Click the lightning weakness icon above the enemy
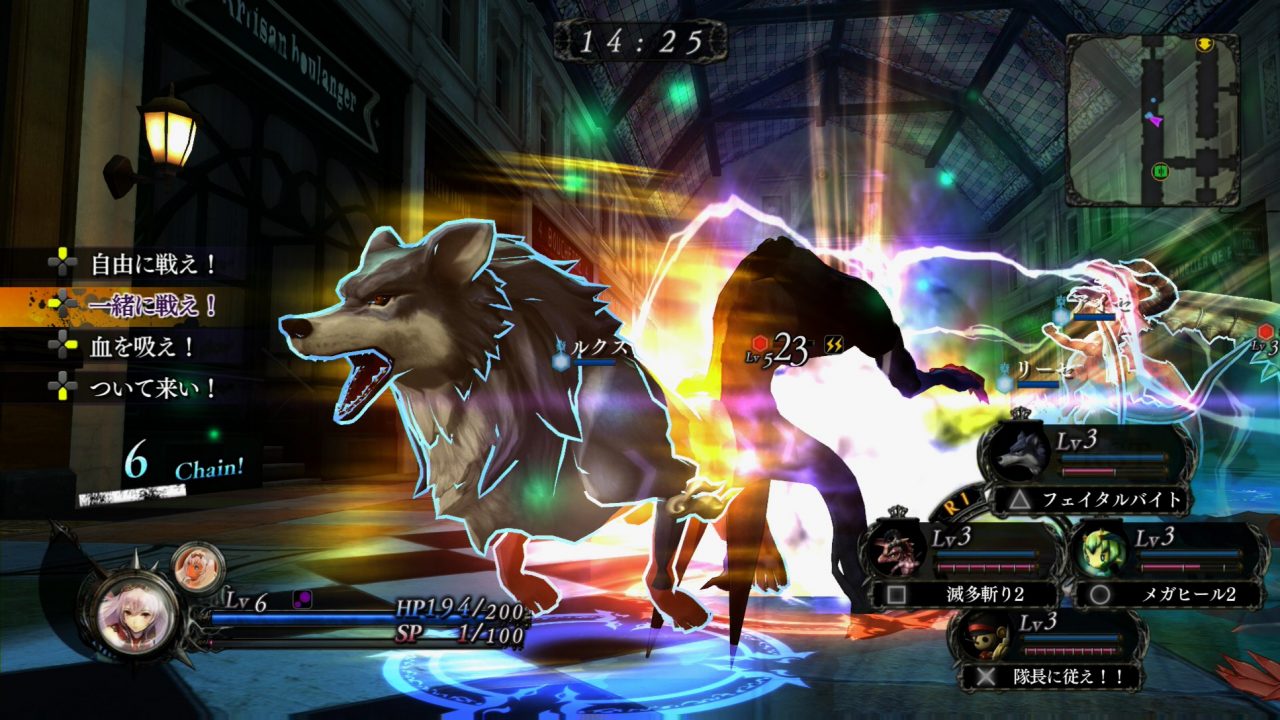Viewport: 1280px width, 720px height. (835, 344)
